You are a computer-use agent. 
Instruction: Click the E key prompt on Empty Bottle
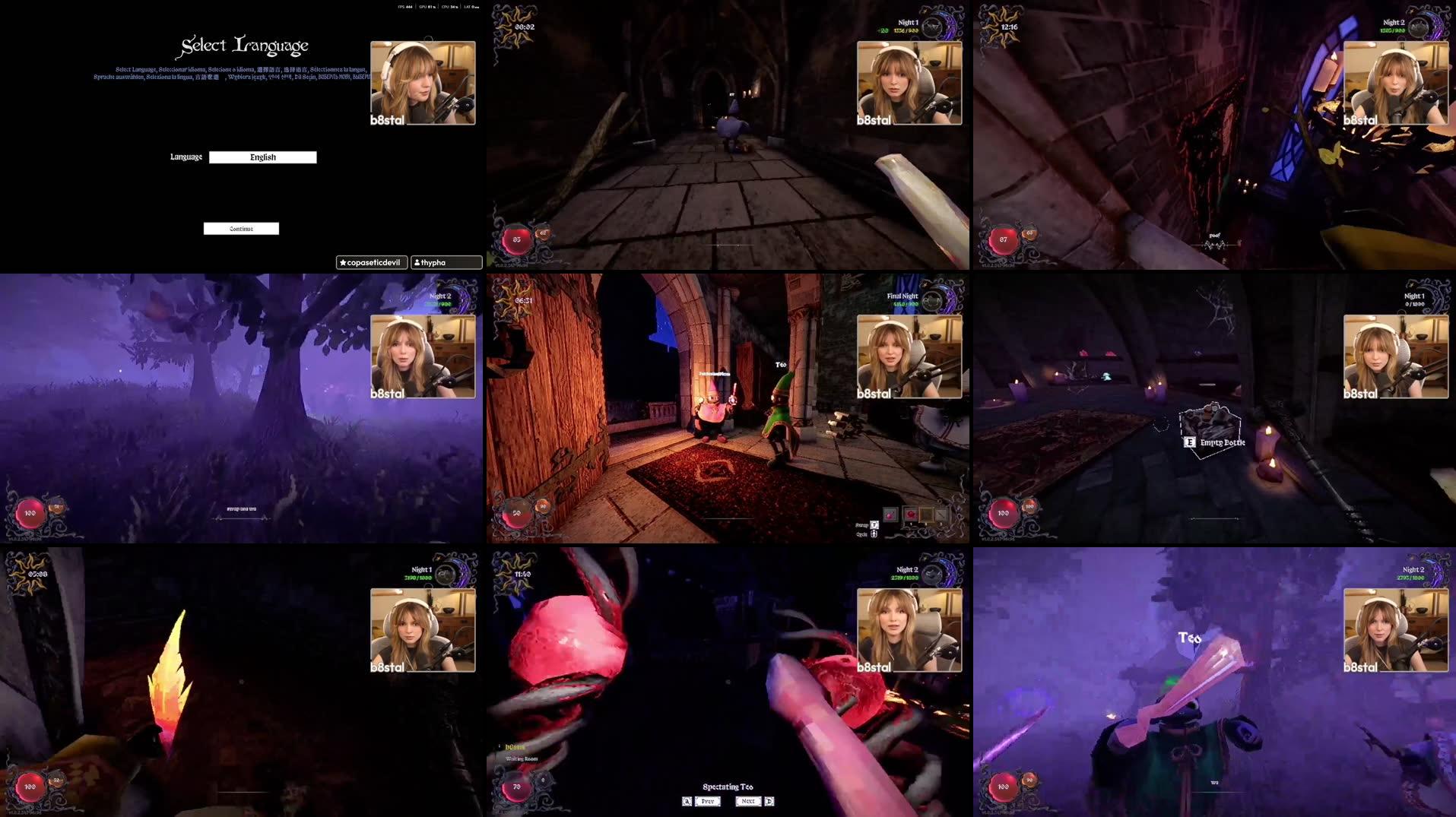(1191, 441)
